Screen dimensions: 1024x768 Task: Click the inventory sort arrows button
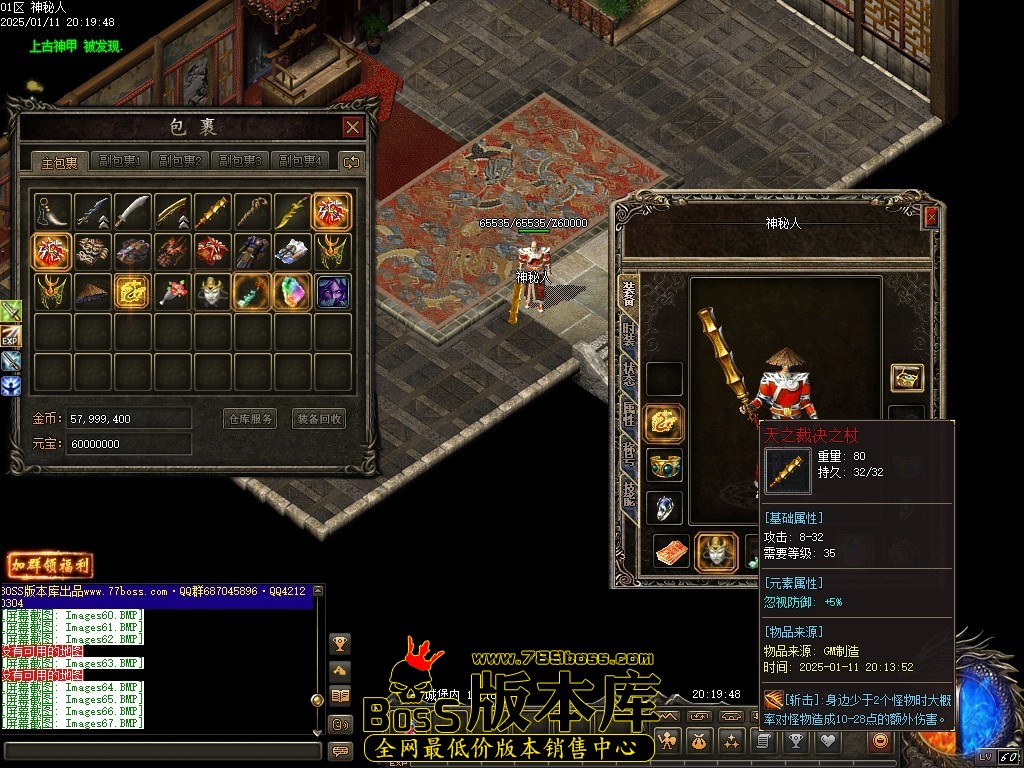click(351, 161)
